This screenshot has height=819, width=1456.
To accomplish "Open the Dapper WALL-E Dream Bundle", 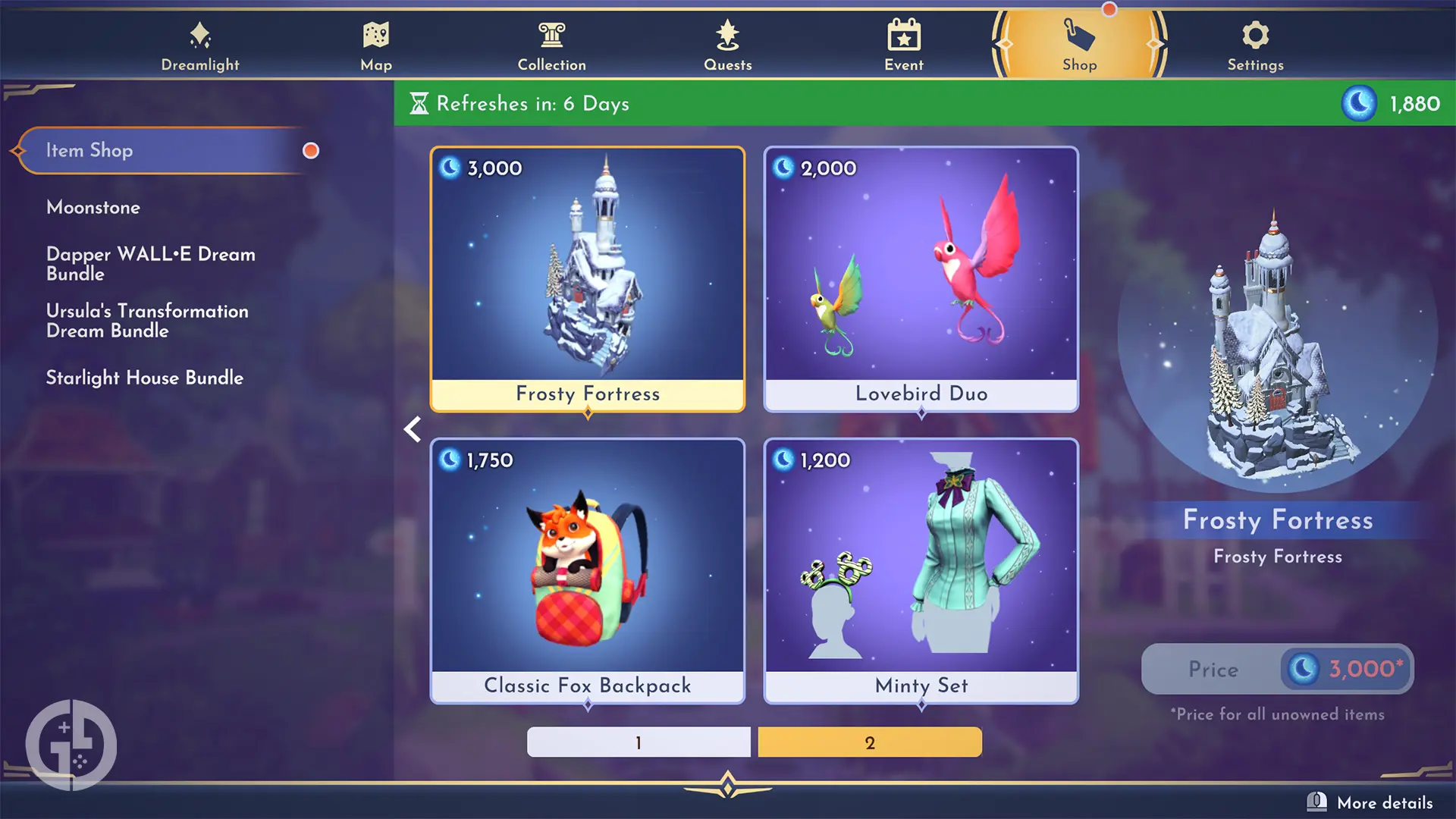I will pyautogui.click(x=150, y=264).
